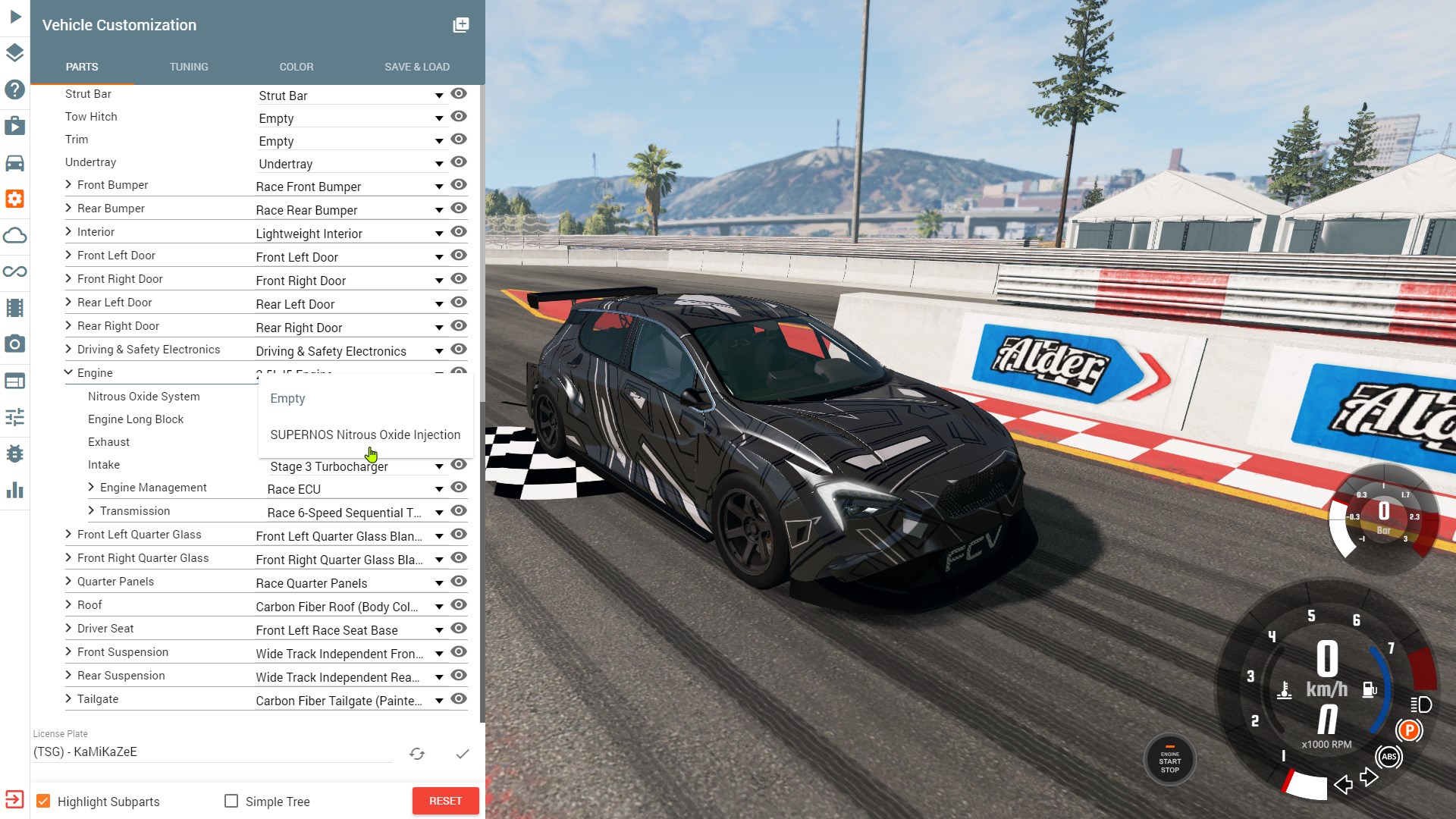Switch to the TUNING tab
1456x819 pixels.
188,67
